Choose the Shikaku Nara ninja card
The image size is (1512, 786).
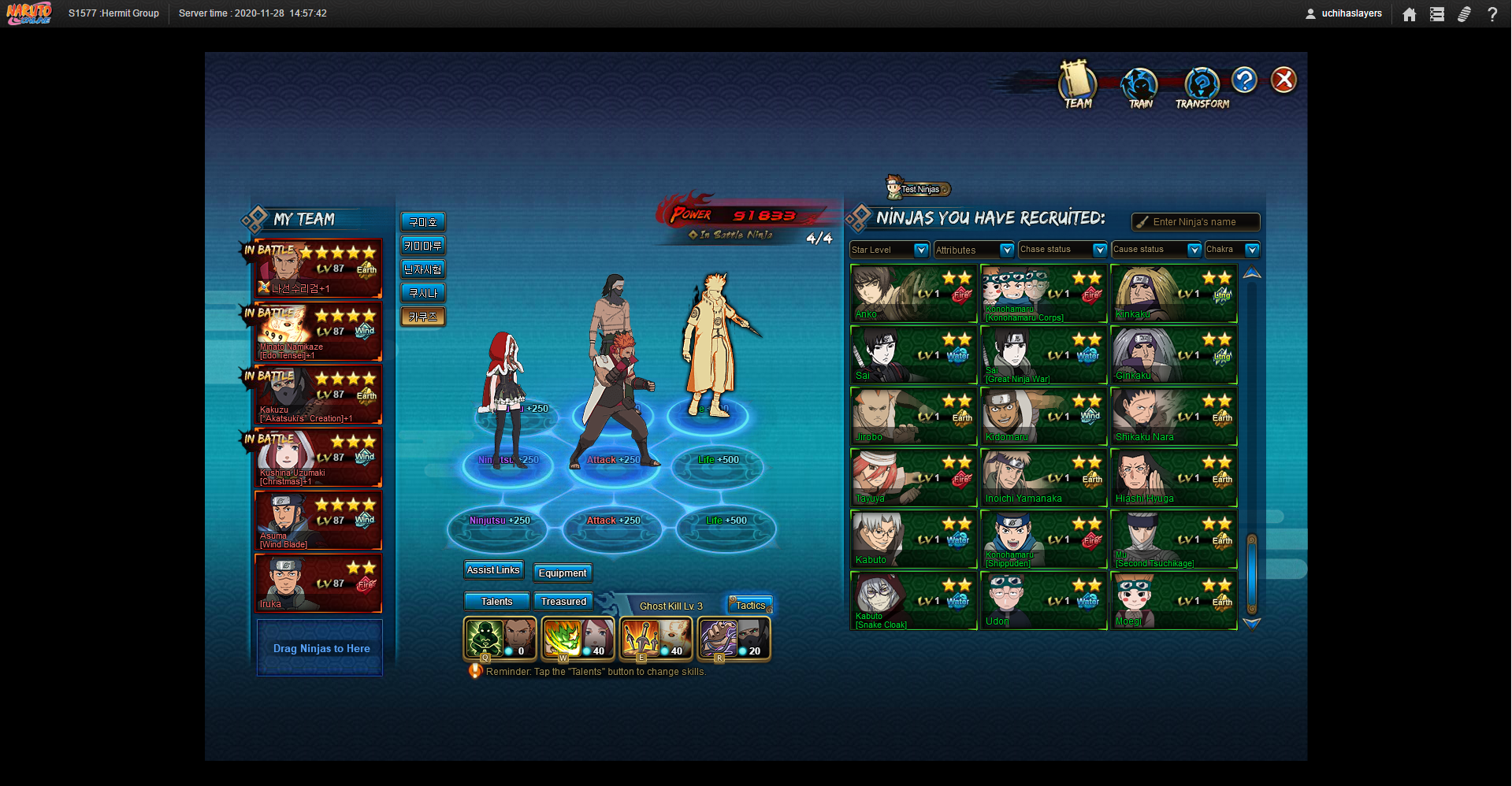(x=1173, y=417)
